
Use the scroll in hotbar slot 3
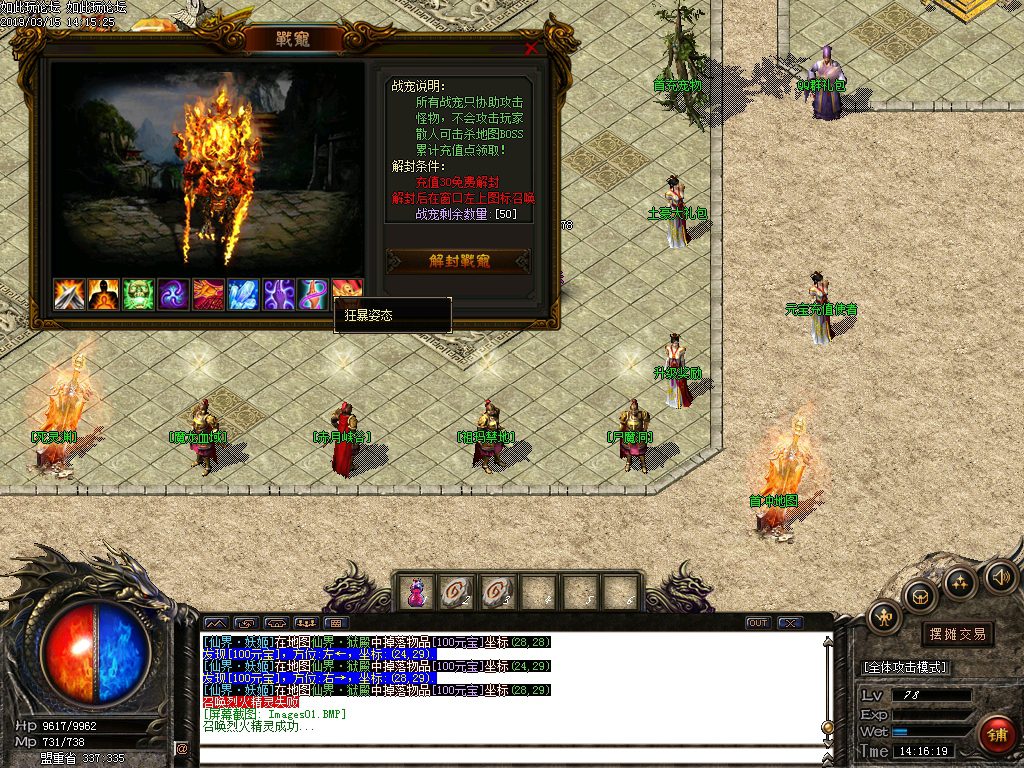pos(497,593)
